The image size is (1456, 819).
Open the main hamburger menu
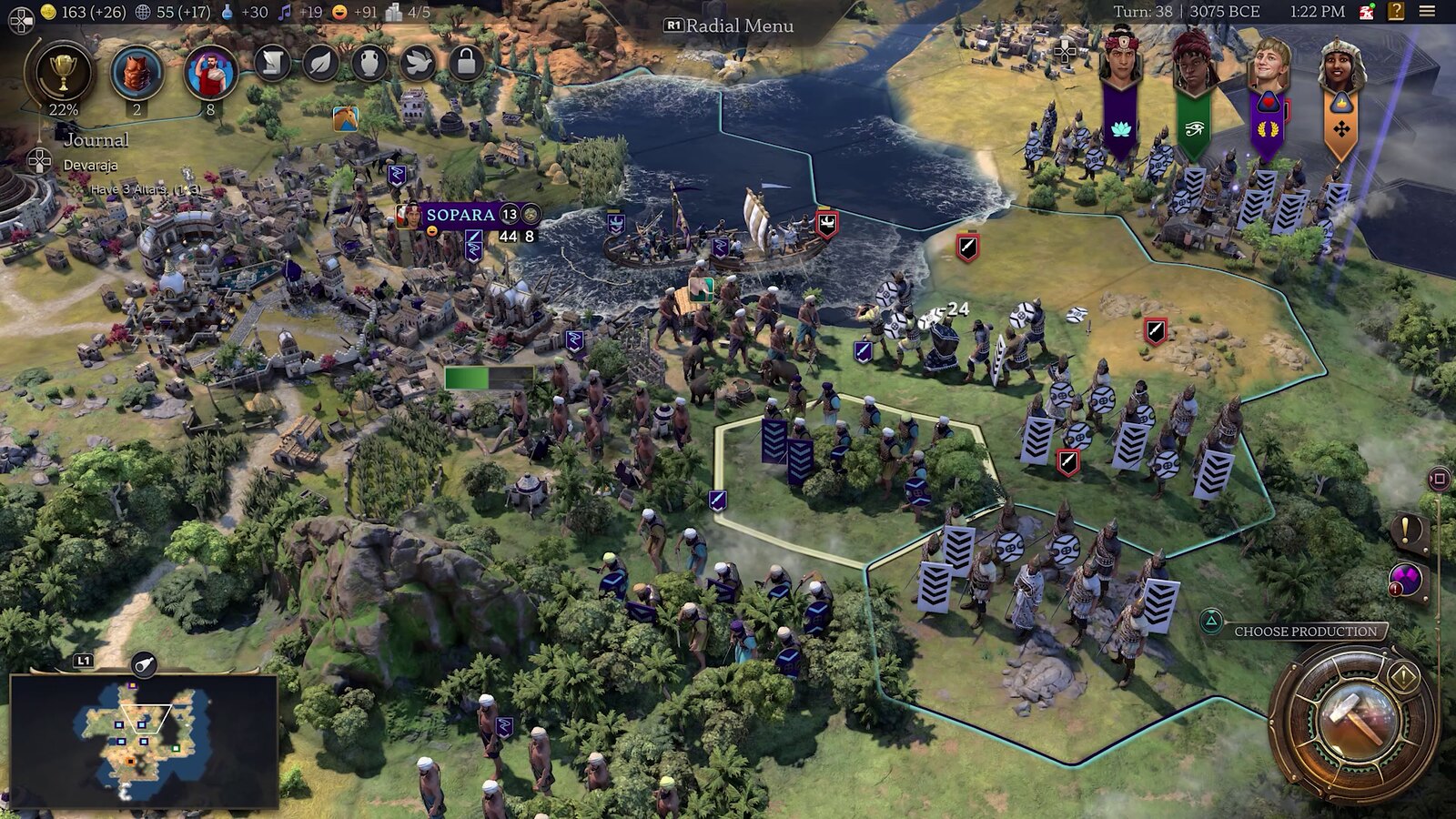click(1427, 12)
